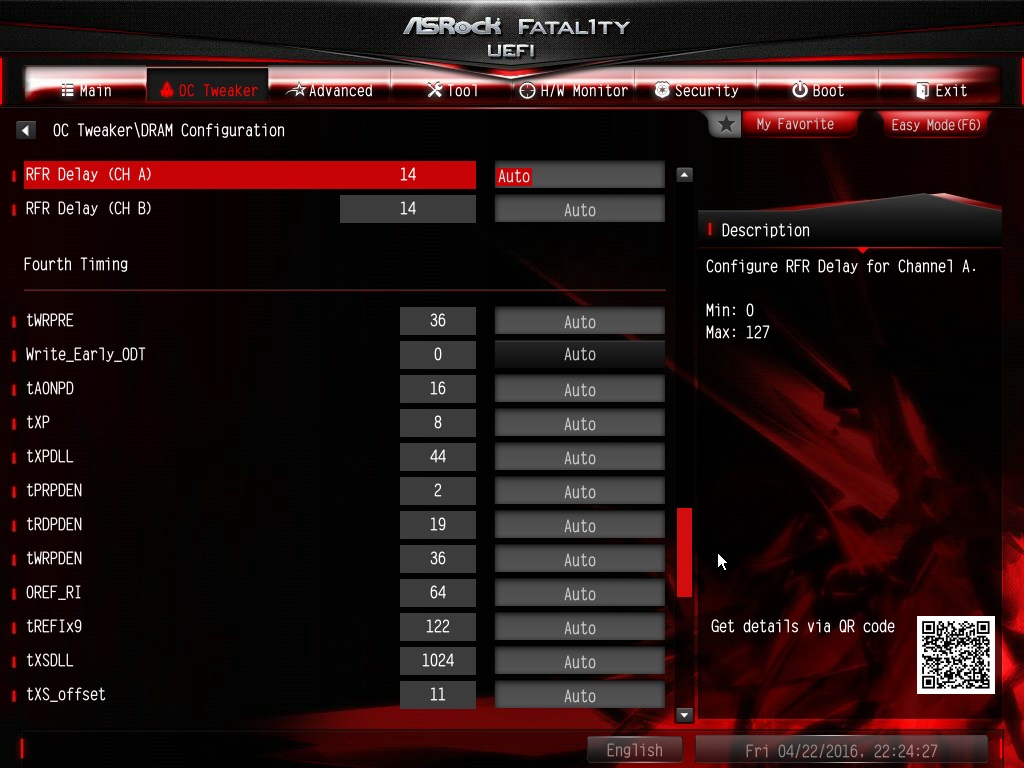Open the H/W Monitor tab
Image resolution: width=1024 pixels, height=768 pixels.
573,90
